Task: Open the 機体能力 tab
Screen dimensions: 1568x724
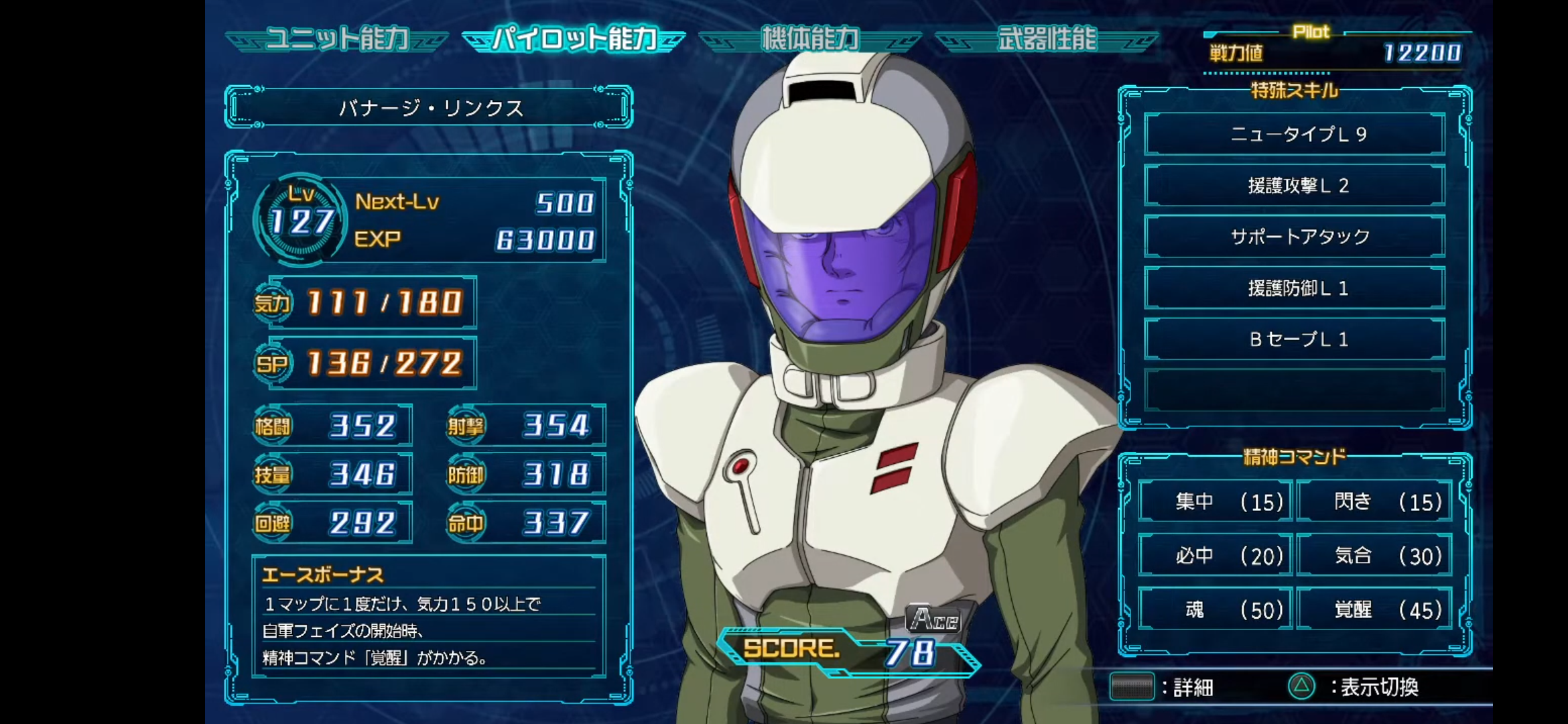Action: 810,40
